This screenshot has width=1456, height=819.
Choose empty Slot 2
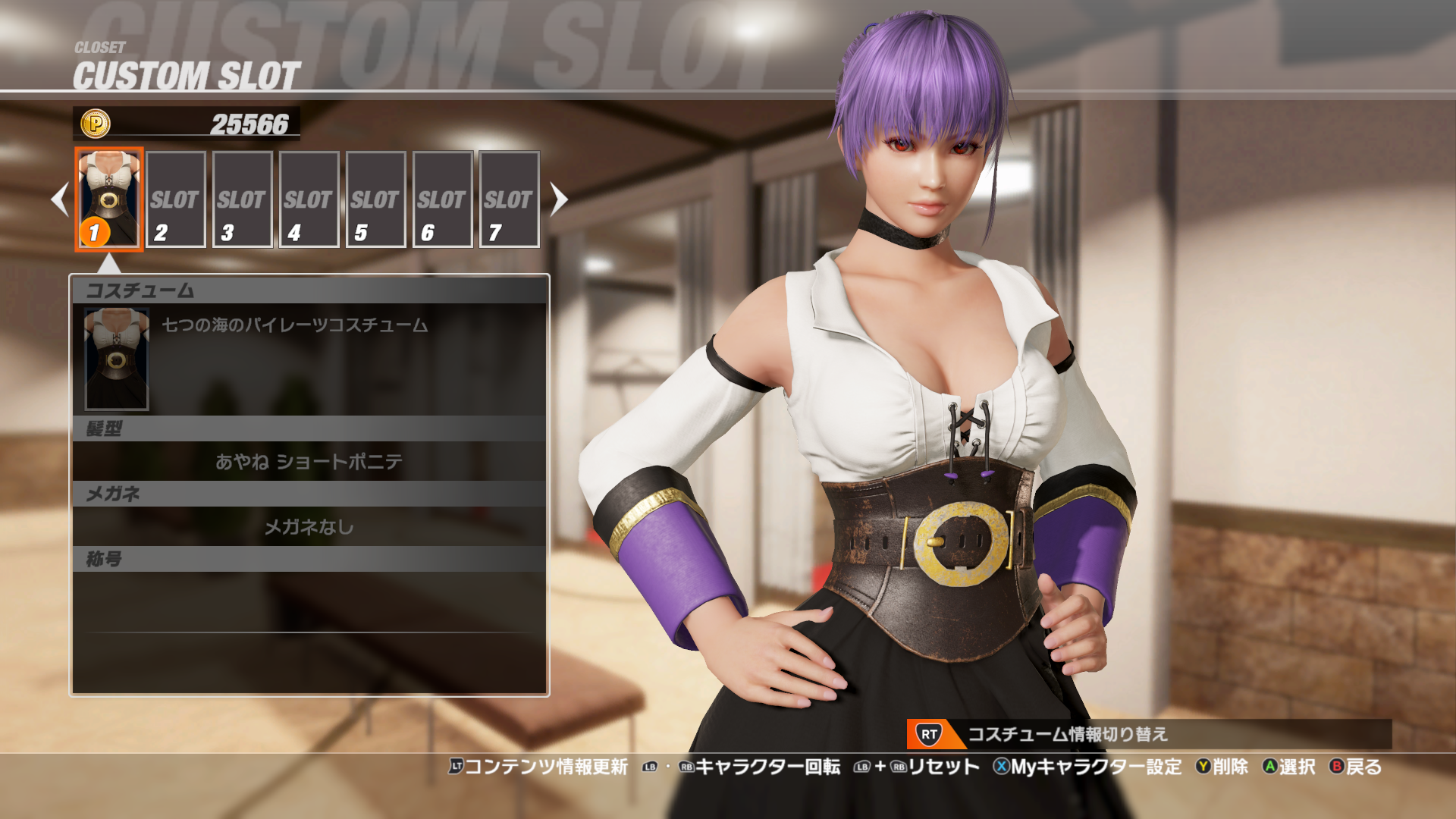[x=176, y=199]
